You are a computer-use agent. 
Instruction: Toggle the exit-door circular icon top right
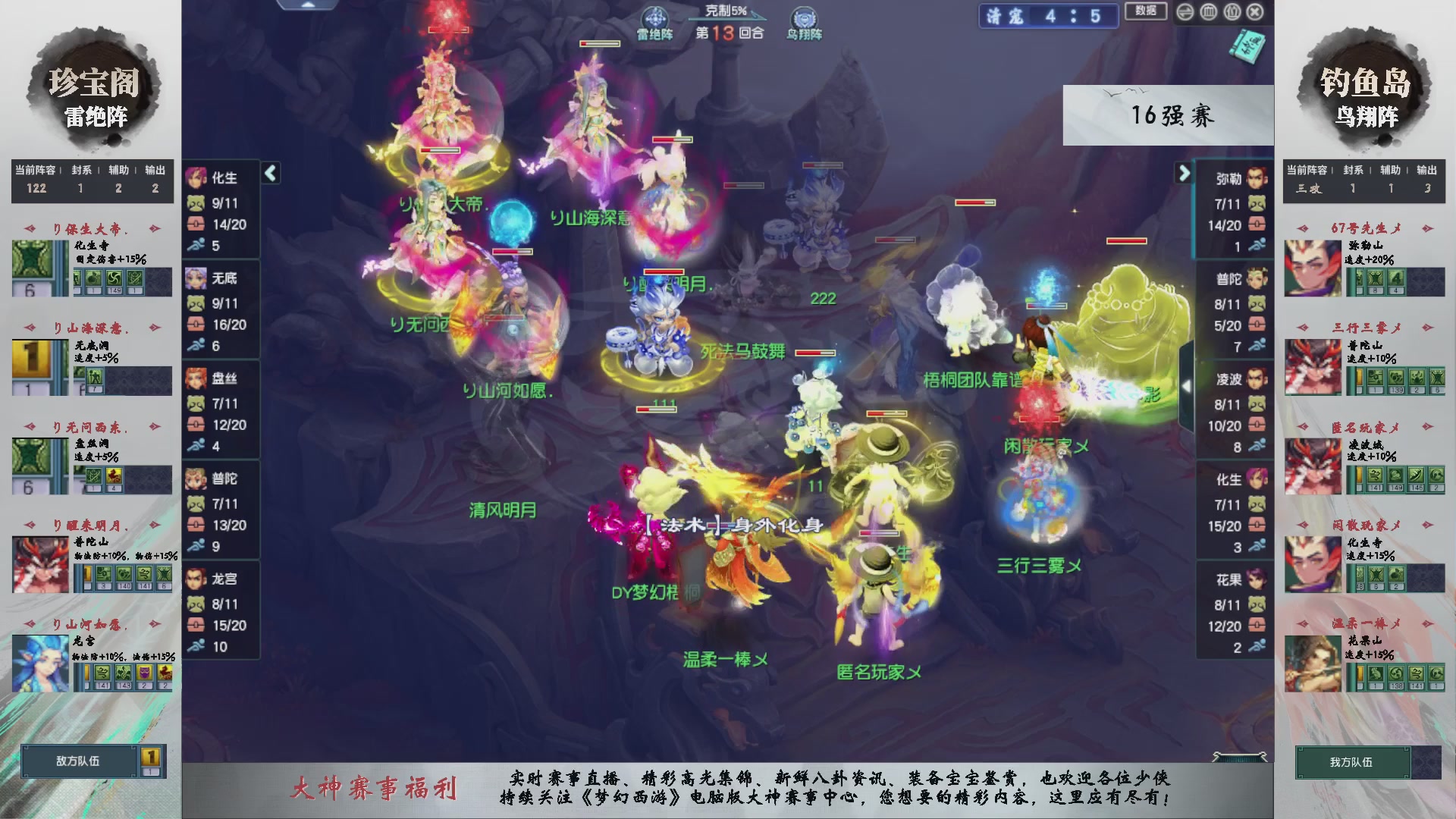tap(1231, 12)
